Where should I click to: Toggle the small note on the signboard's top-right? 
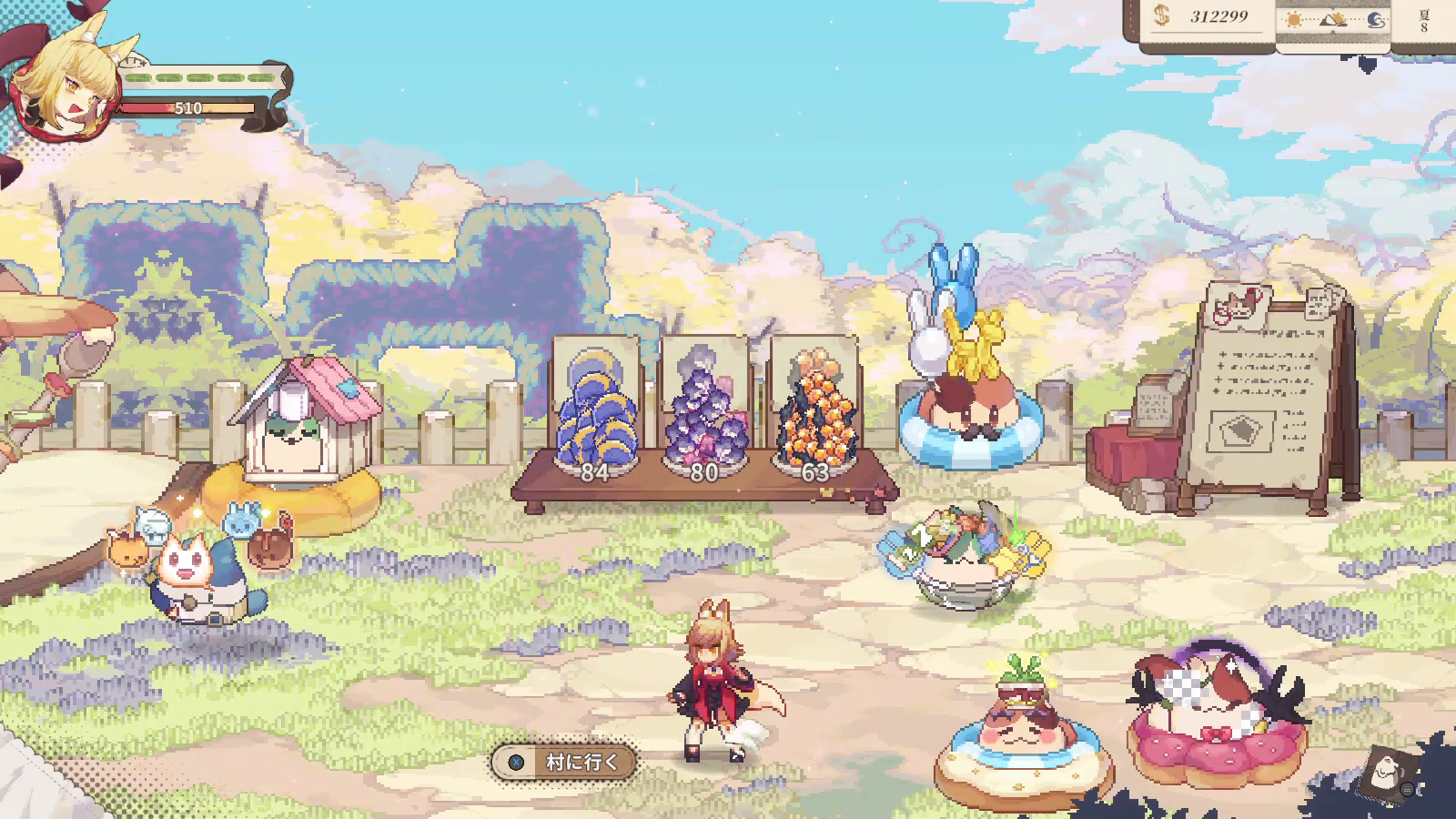click(x=1321, y=303)
